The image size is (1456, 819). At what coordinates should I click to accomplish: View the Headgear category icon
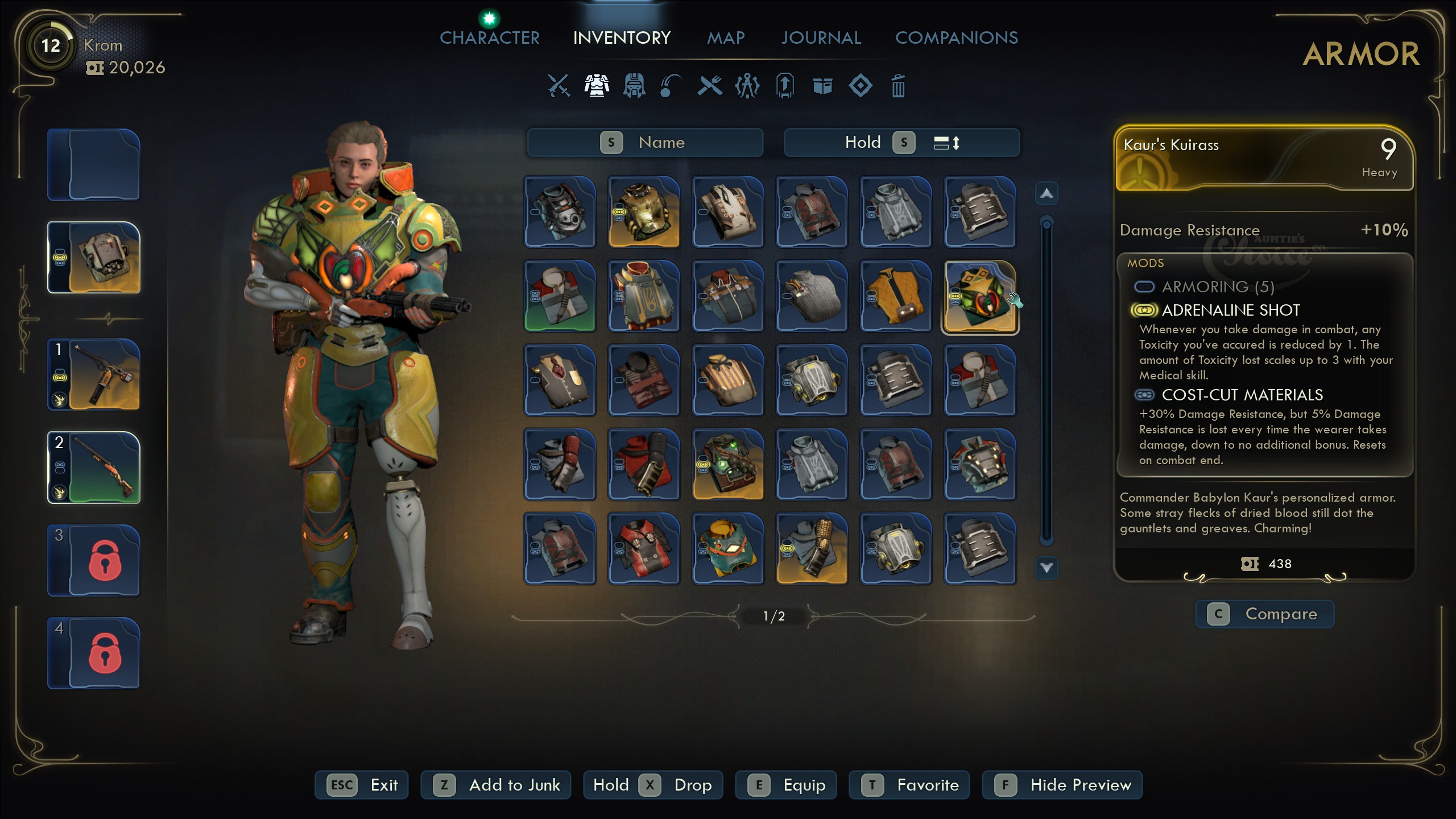coord(633,86)
